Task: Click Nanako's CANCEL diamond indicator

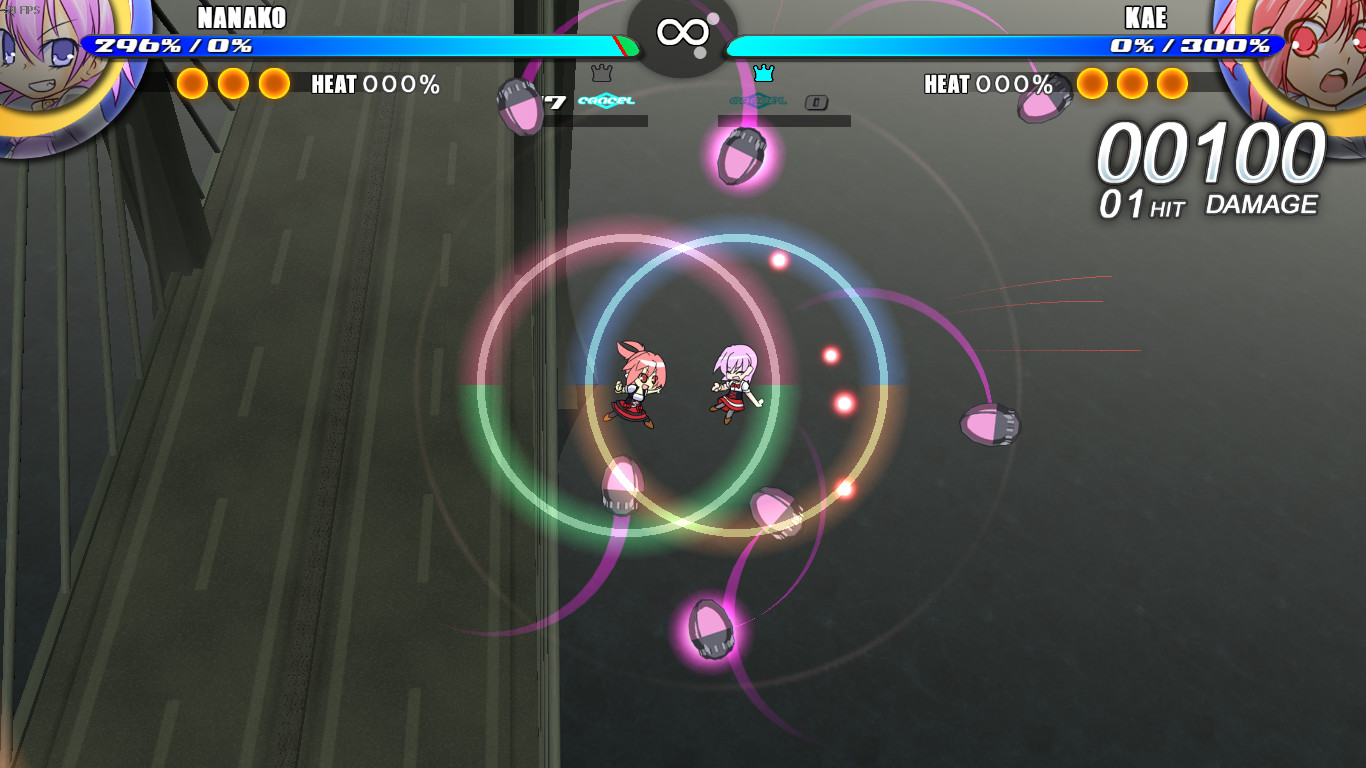Action: click(x=606, y=100)
